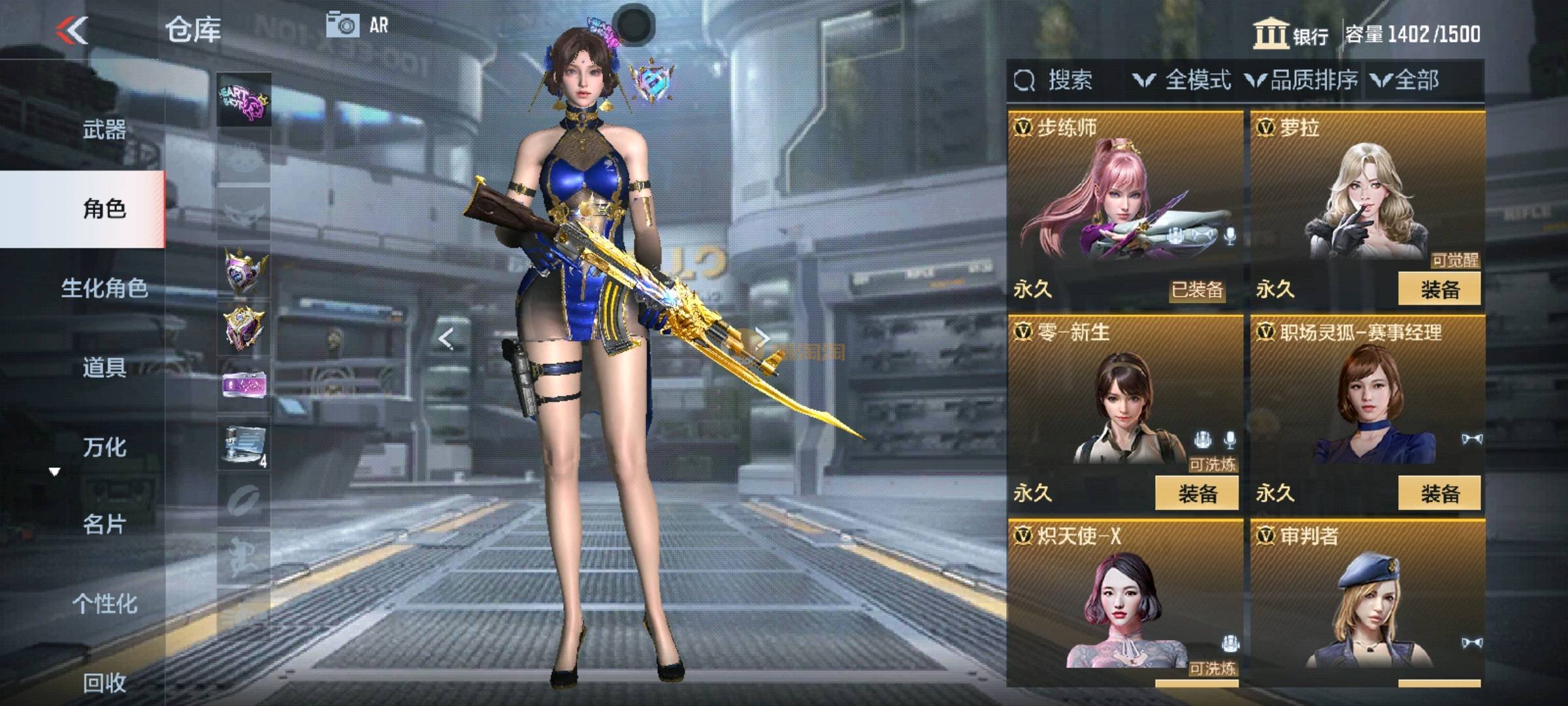This screenshot has width=1568, height=706.
Task: Select the 生化角色 category tab
Action: pos(104,288)
